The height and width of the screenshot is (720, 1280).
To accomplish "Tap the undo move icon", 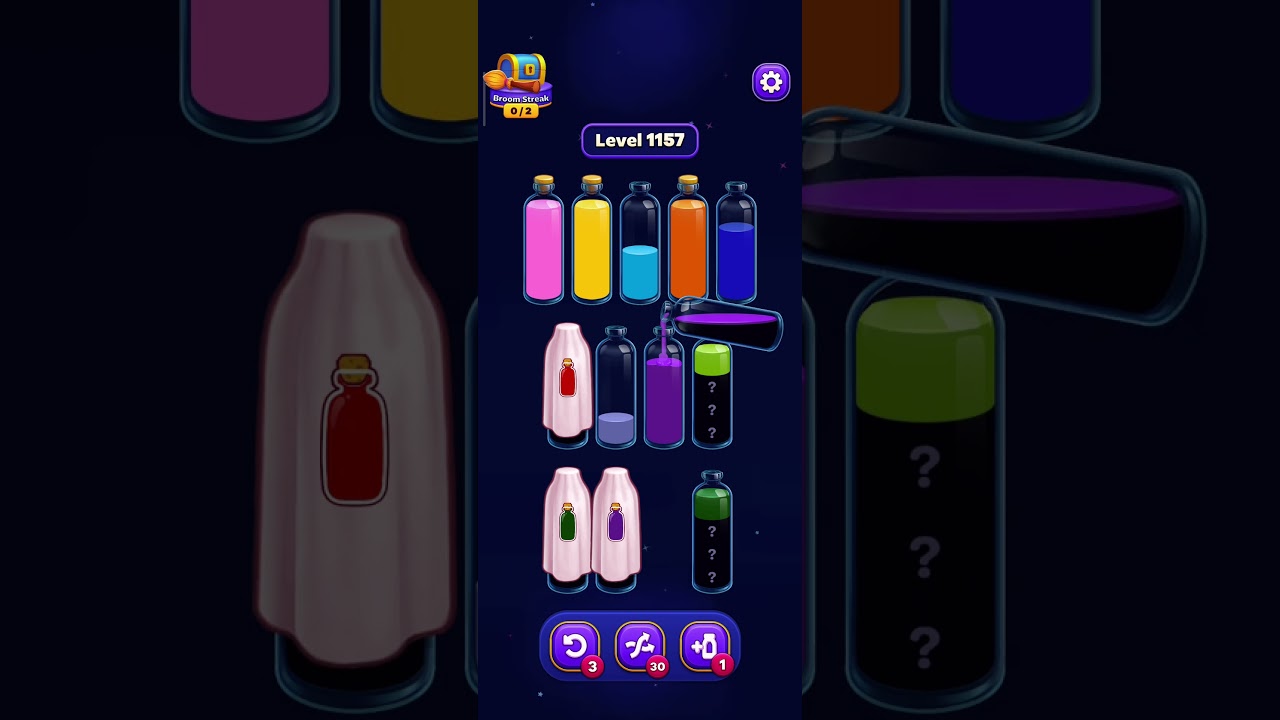I will click(576, 645).
